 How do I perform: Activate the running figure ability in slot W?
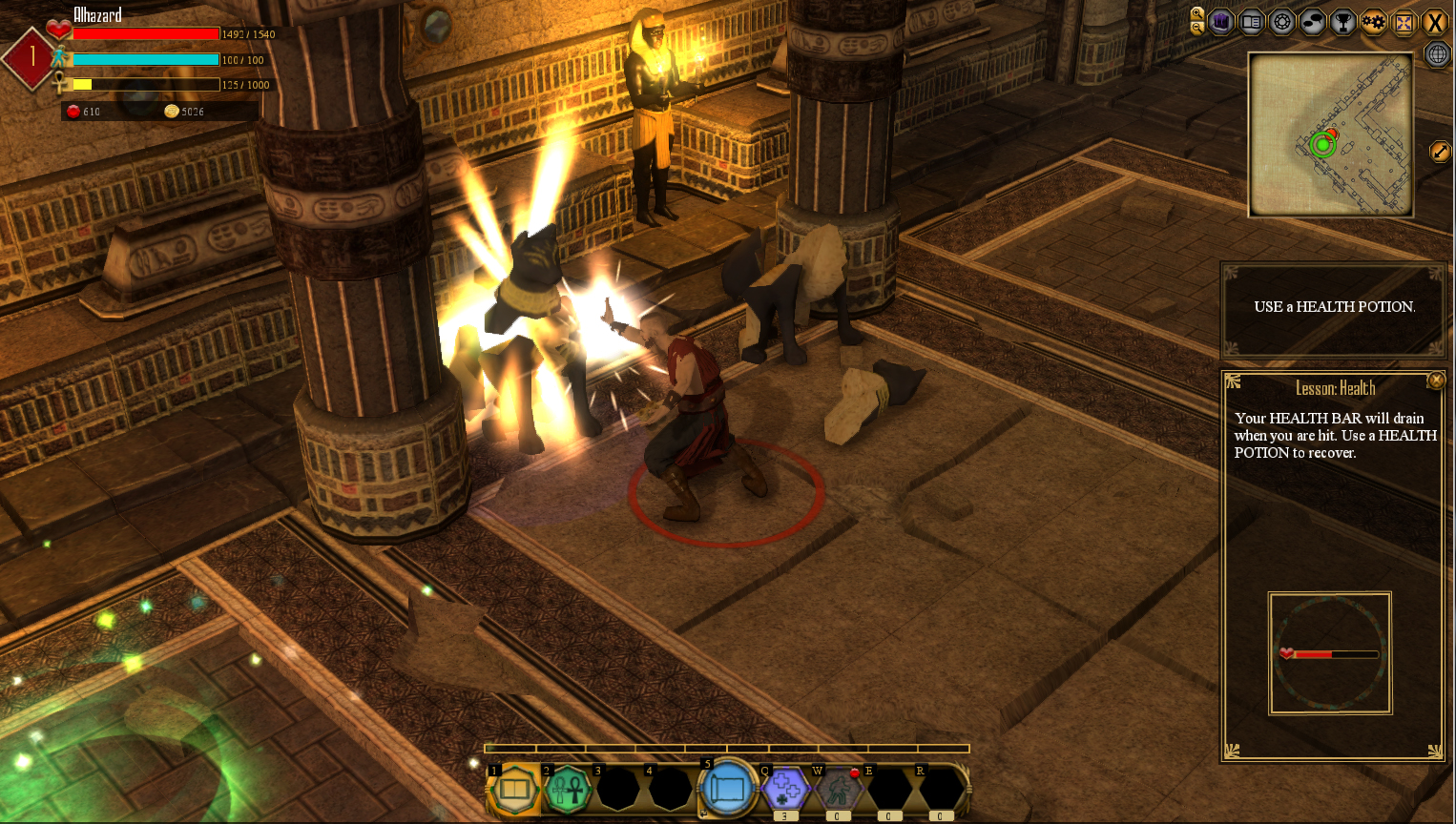(x=838, y=790)
